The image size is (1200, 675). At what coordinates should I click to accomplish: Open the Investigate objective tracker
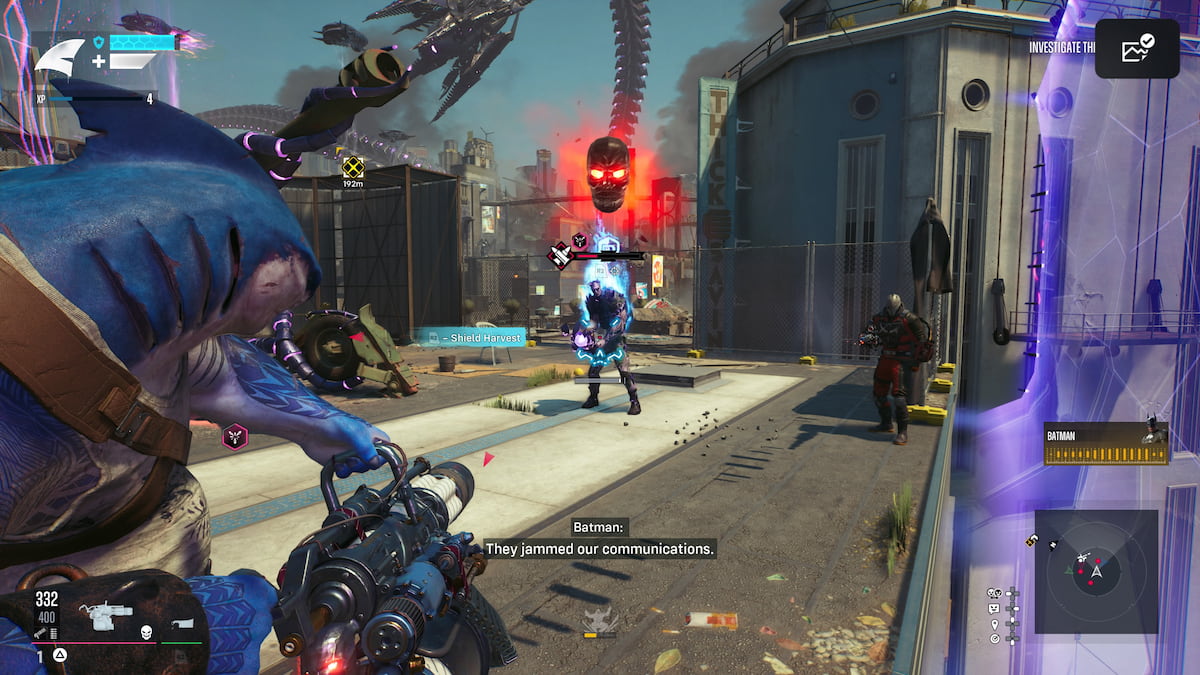point(1062,45)
